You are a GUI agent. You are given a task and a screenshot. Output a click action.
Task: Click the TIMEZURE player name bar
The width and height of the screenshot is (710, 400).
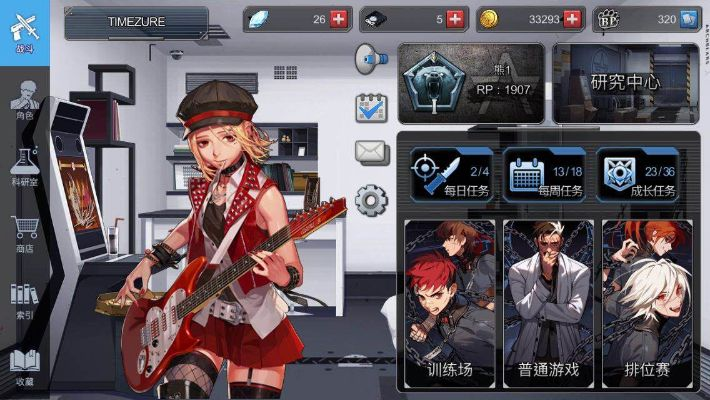tap(136, 20)
